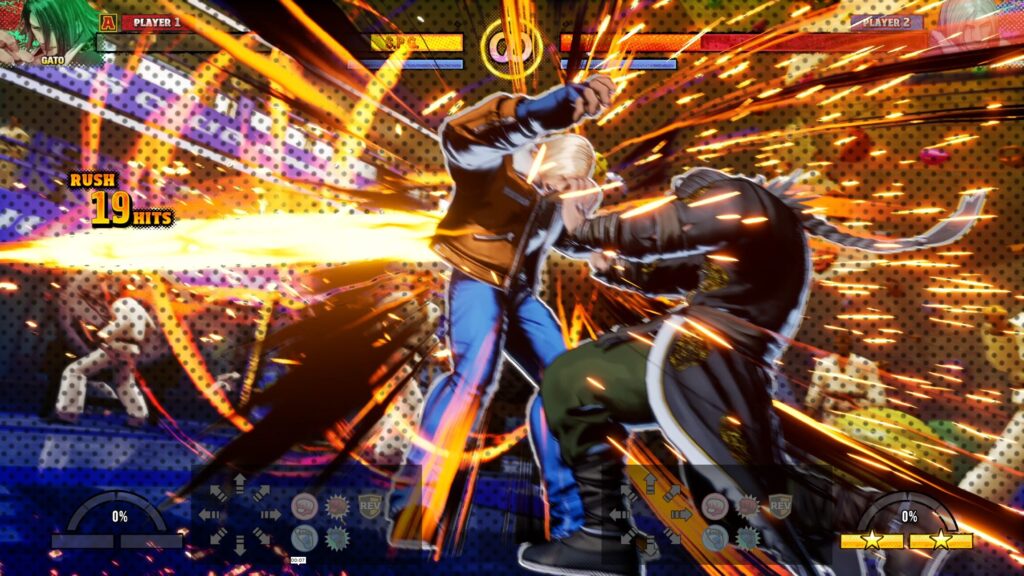The image size is (1024, 576).
Task: Select Player 1's REV shield icon
Action: (371, 505)
